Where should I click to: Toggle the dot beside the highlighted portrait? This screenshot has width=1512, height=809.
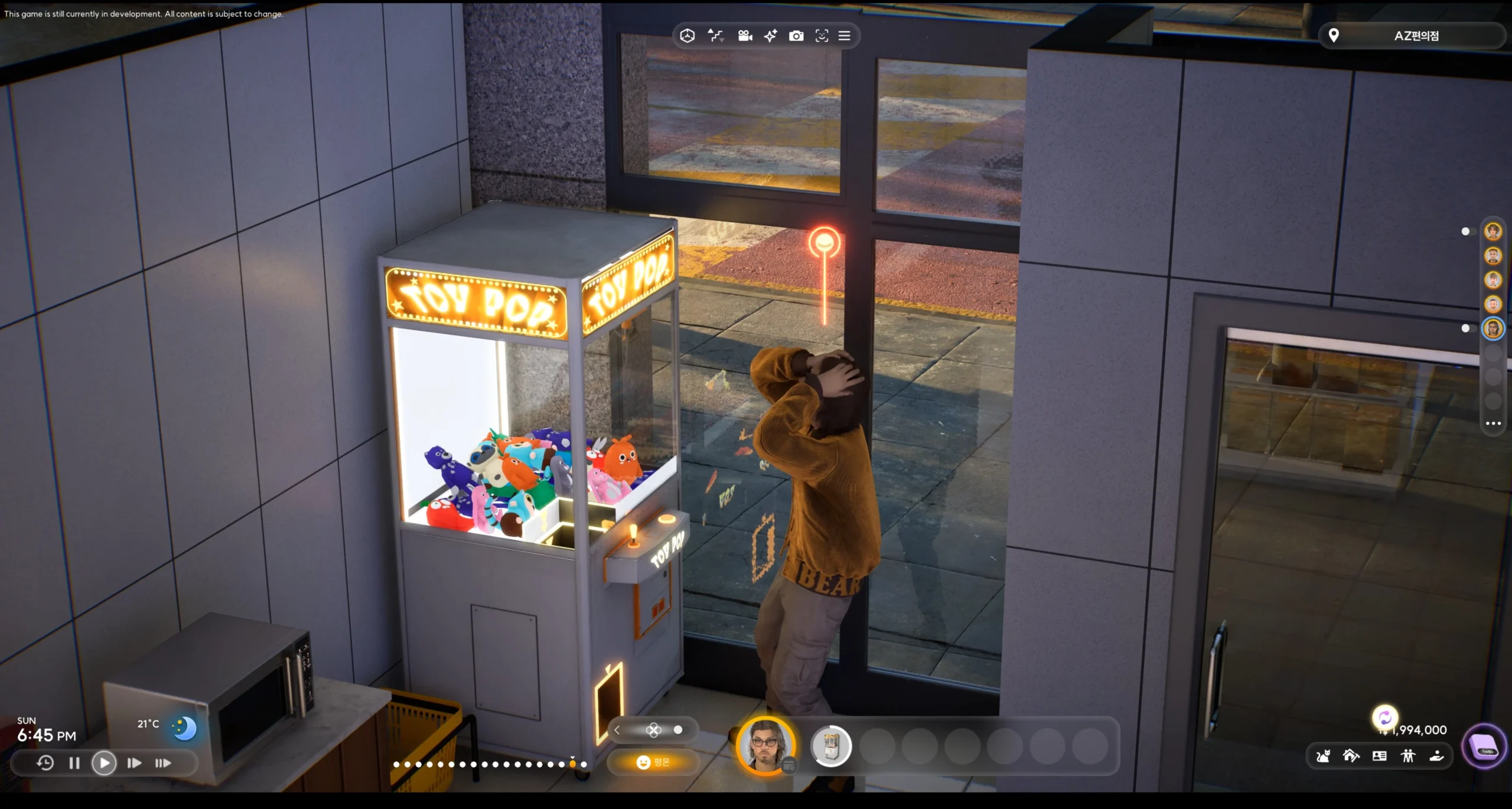coord(1465,328)
